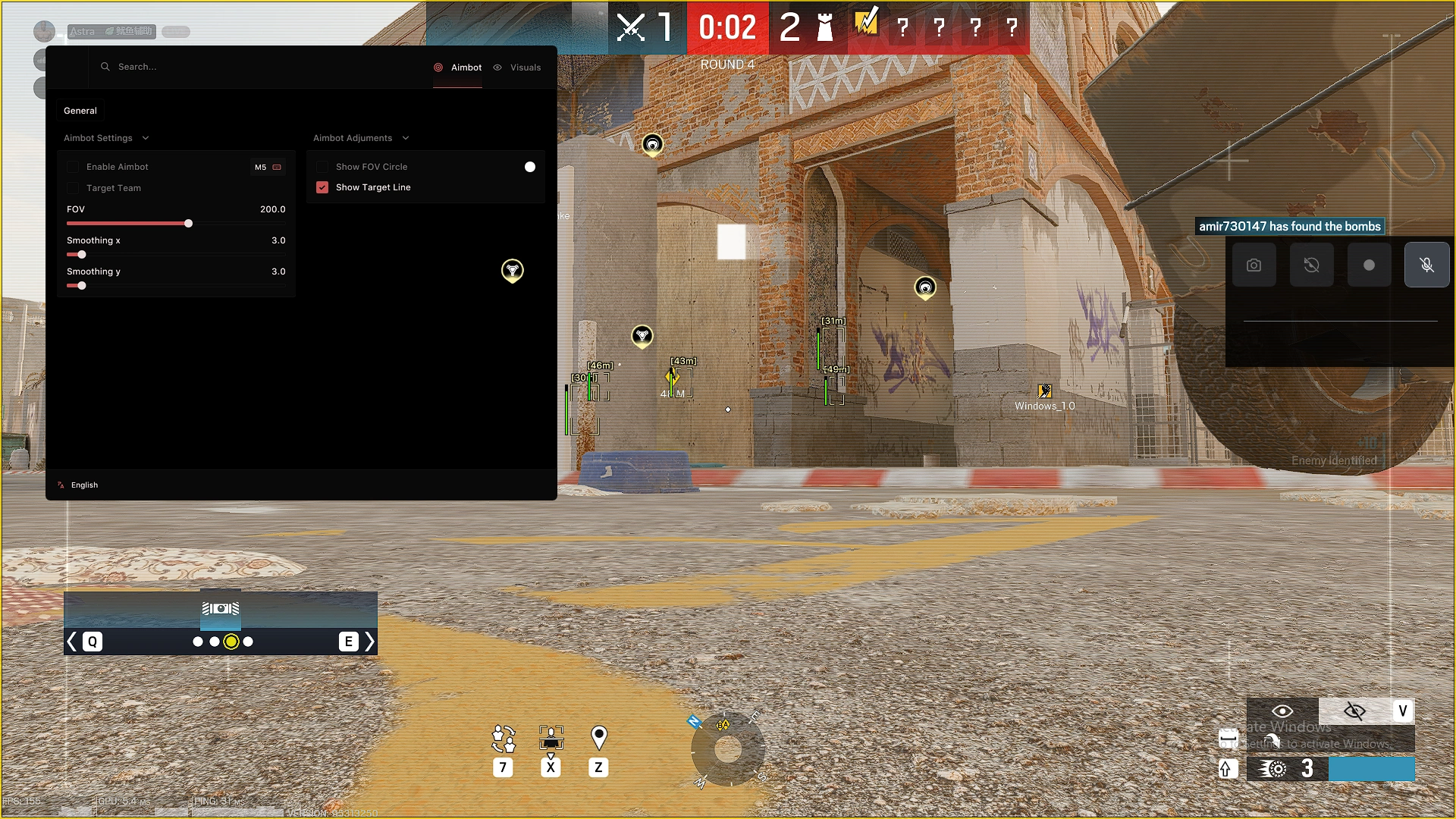Tick the Target Team checkbox
The height and width of the screenshot is (819, 1456).
pyautogui.click(x=73, y=188)
